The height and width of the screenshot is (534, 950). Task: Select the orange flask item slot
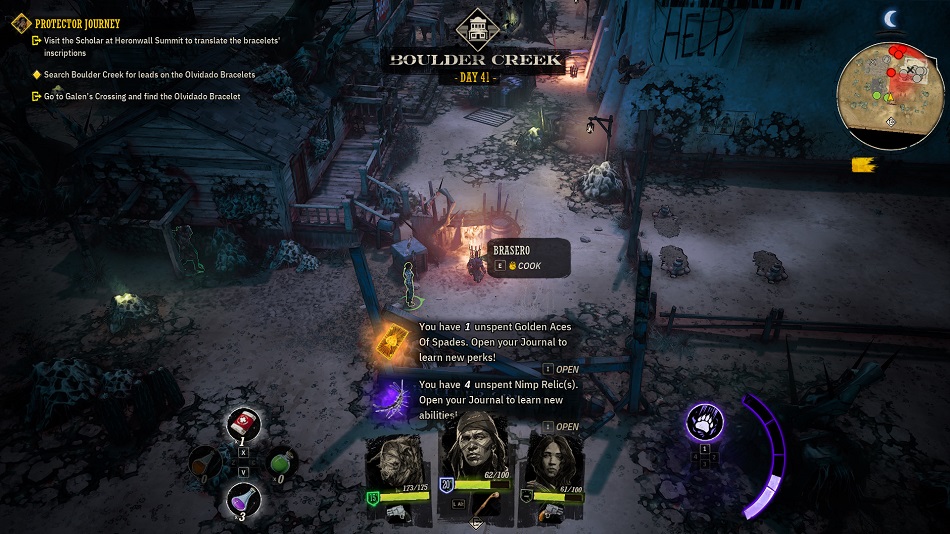tap(206, 462)
